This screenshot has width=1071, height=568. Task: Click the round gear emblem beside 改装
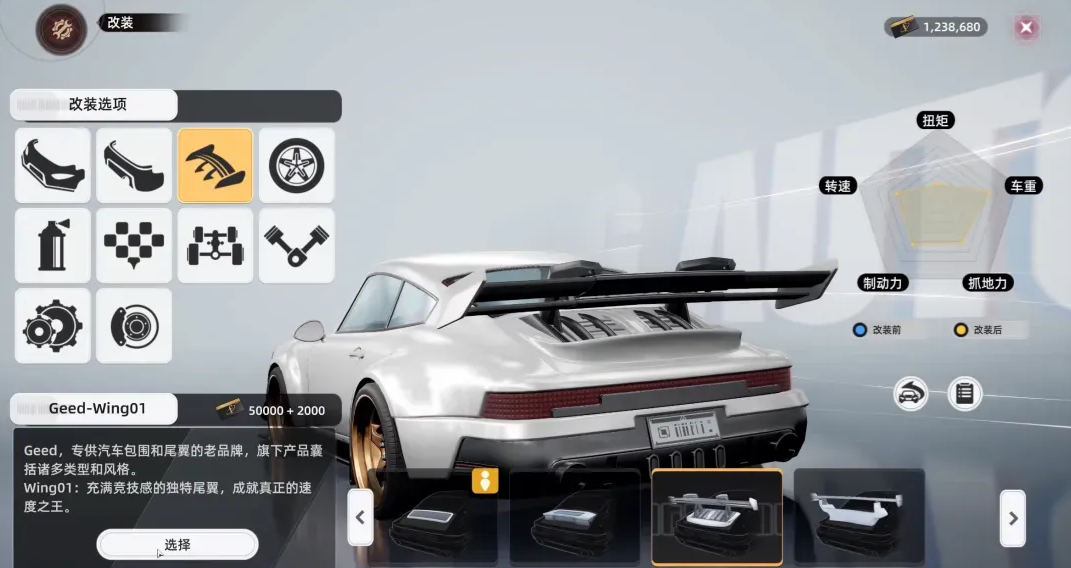pos(61,27)
